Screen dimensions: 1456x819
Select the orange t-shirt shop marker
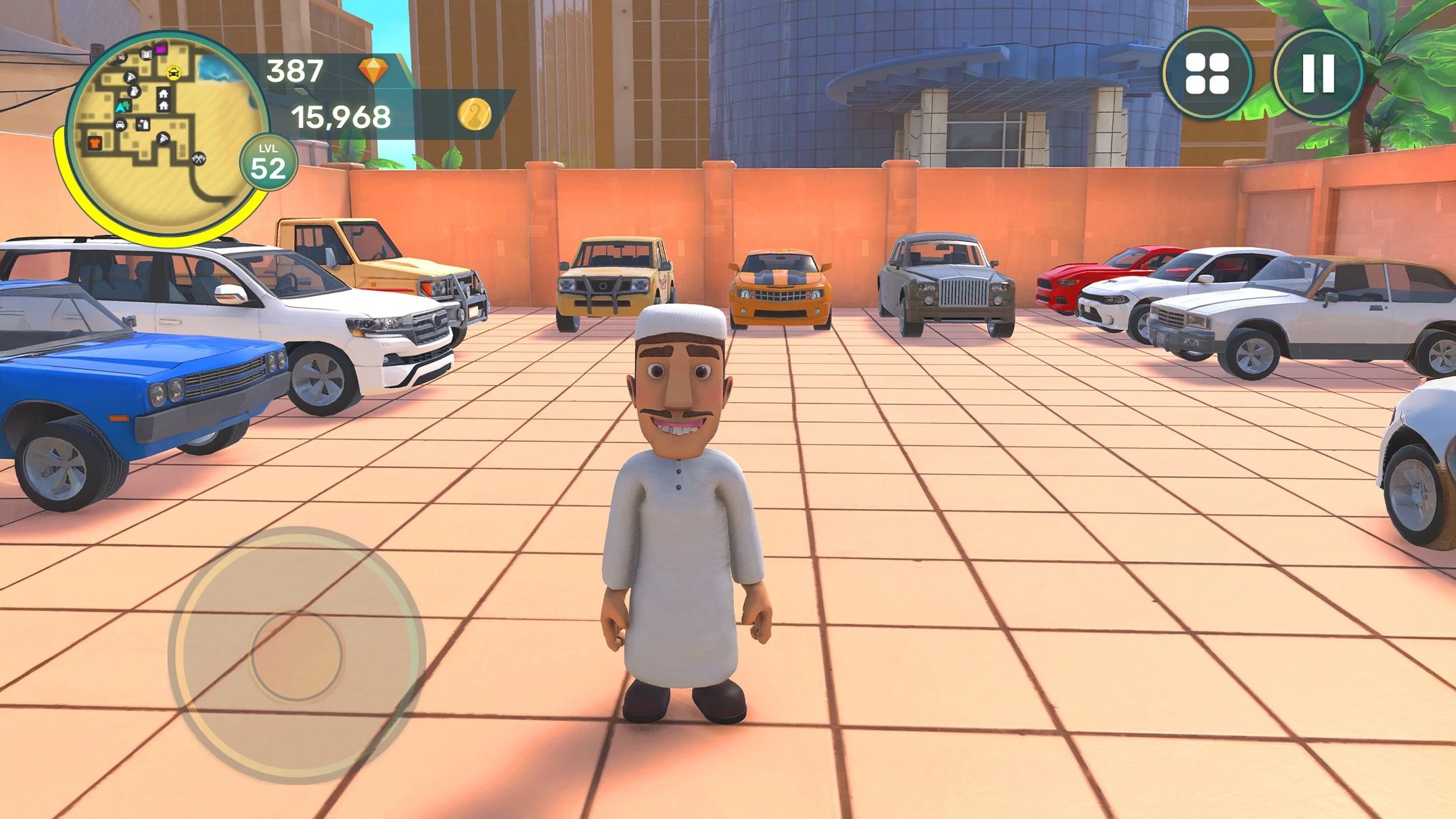coord(94,142)
